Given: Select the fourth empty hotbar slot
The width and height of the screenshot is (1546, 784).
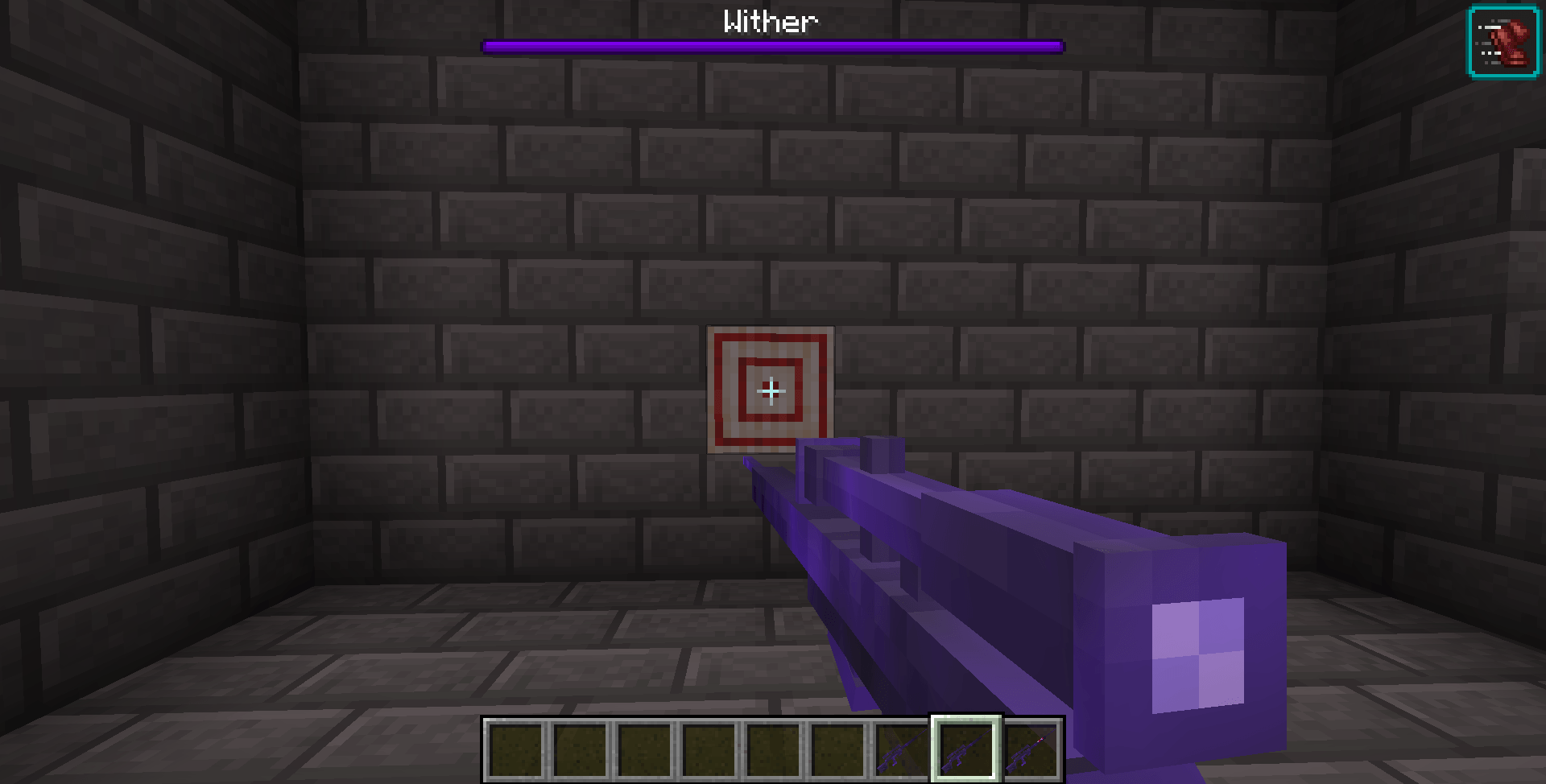Looking at the screenshot, I should click(710, 749).
